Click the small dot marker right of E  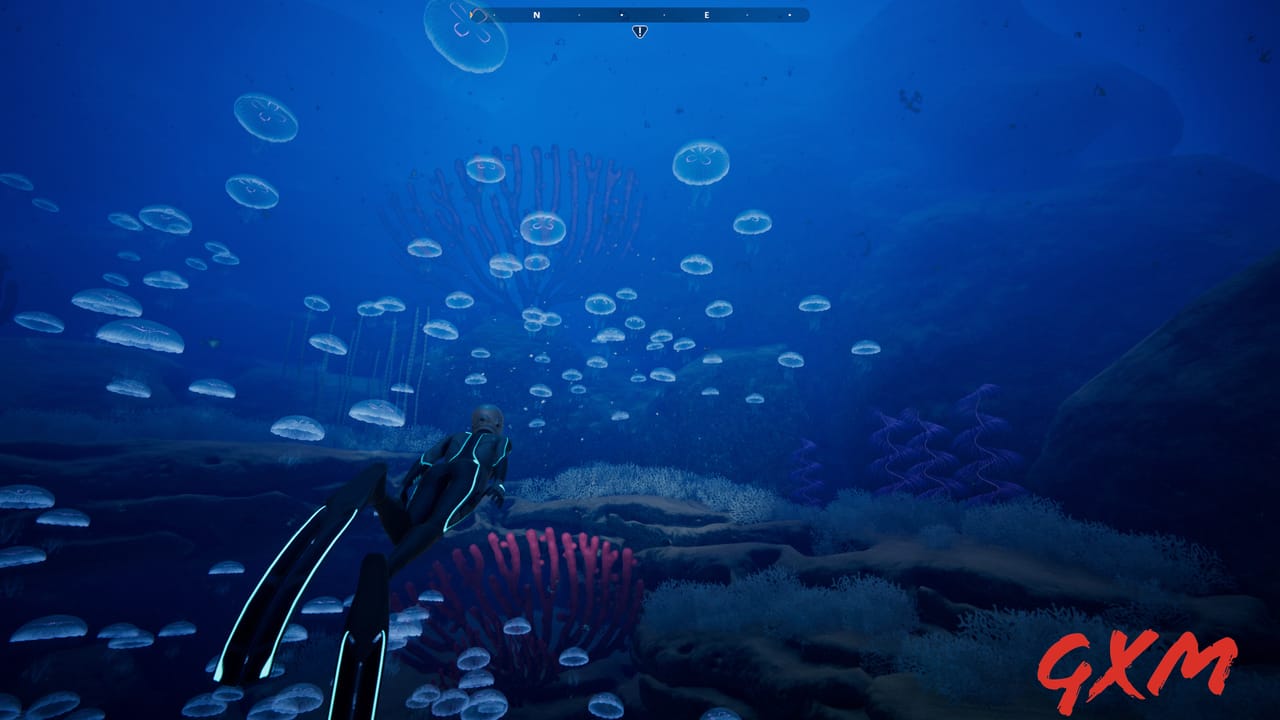(746, 16)
